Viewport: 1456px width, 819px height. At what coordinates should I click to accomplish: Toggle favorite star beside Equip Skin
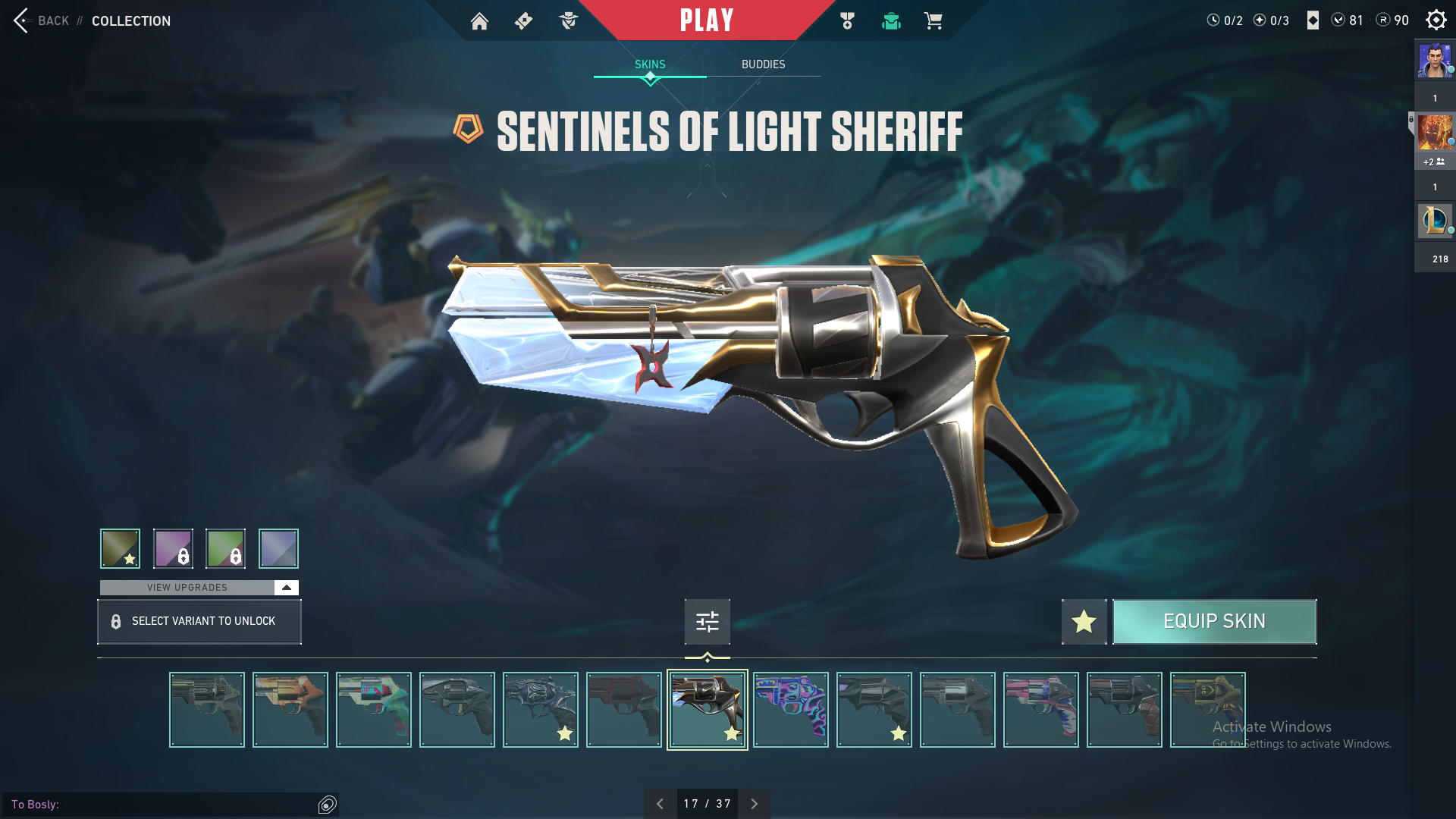coord(1084,622)
